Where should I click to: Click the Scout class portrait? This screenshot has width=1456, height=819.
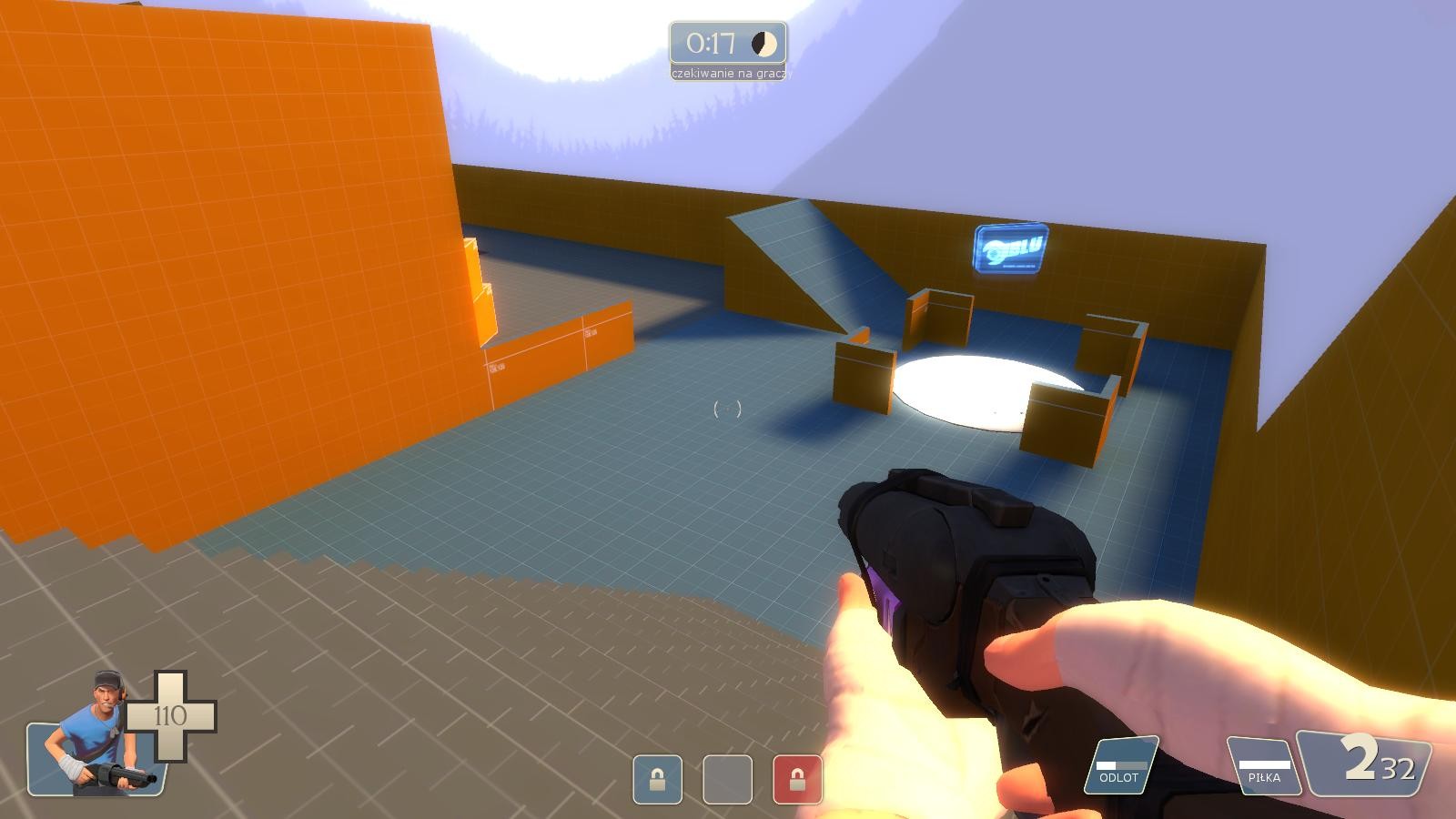[96, 739]
